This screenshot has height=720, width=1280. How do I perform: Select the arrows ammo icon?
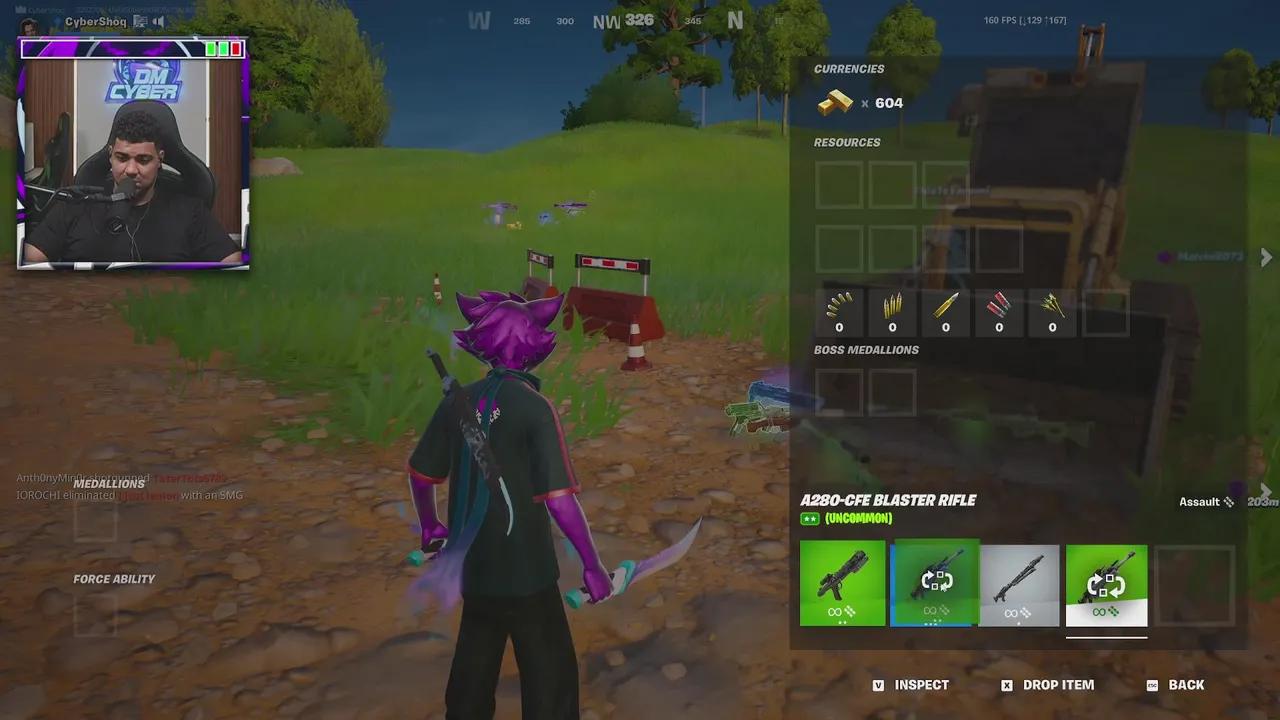click(x=1052, y=307)
